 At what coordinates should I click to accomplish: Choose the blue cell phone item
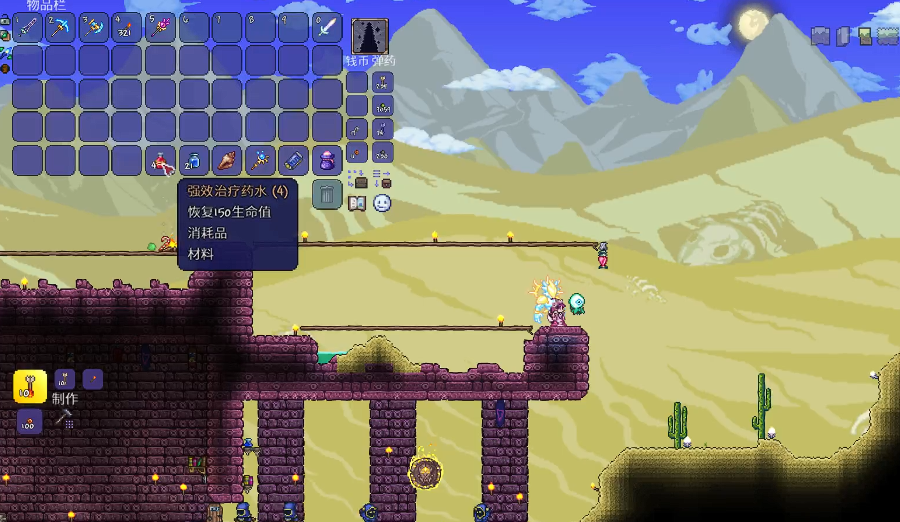pos(294,160)
